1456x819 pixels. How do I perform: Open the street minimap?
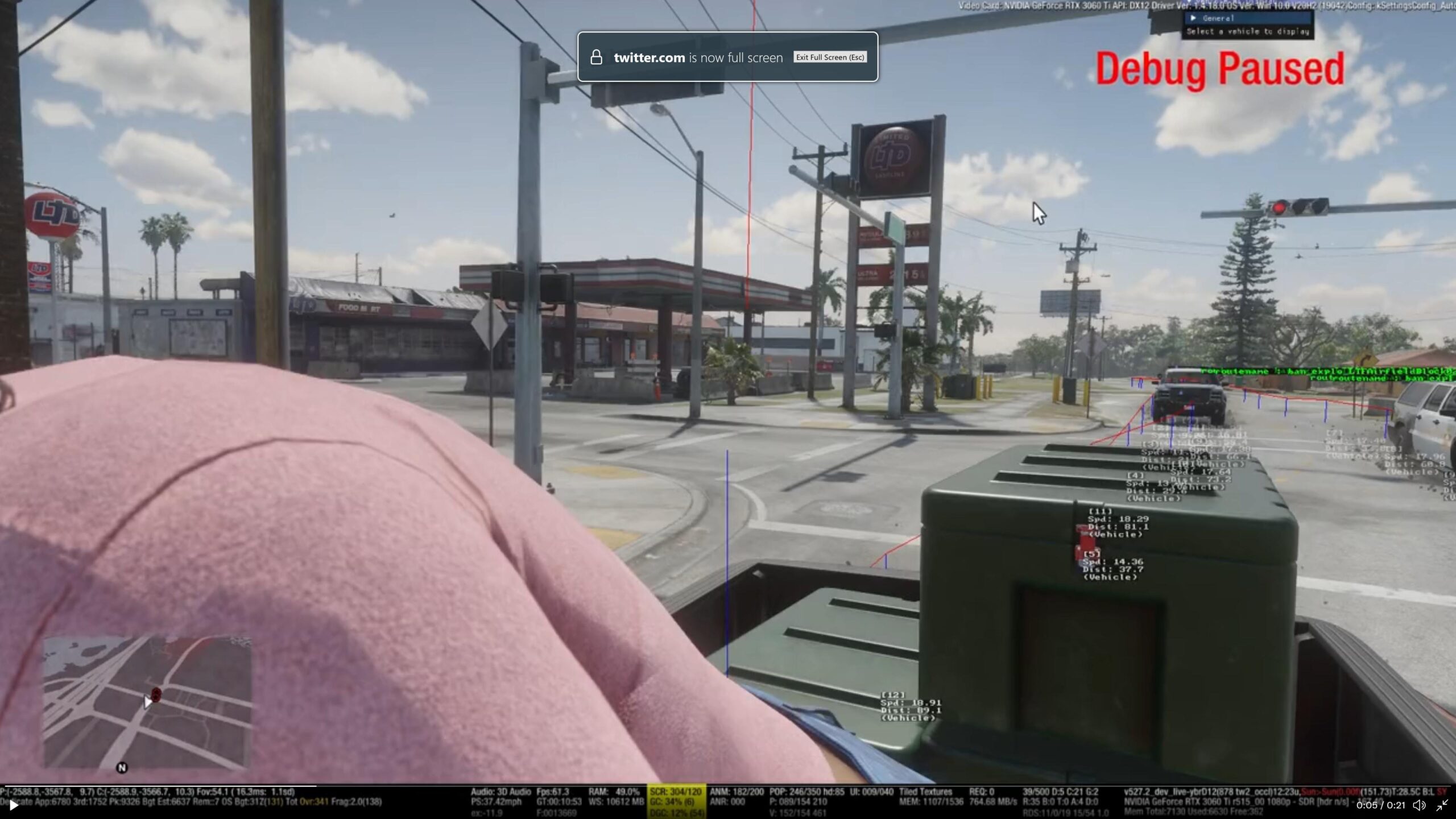pos(147,702)
